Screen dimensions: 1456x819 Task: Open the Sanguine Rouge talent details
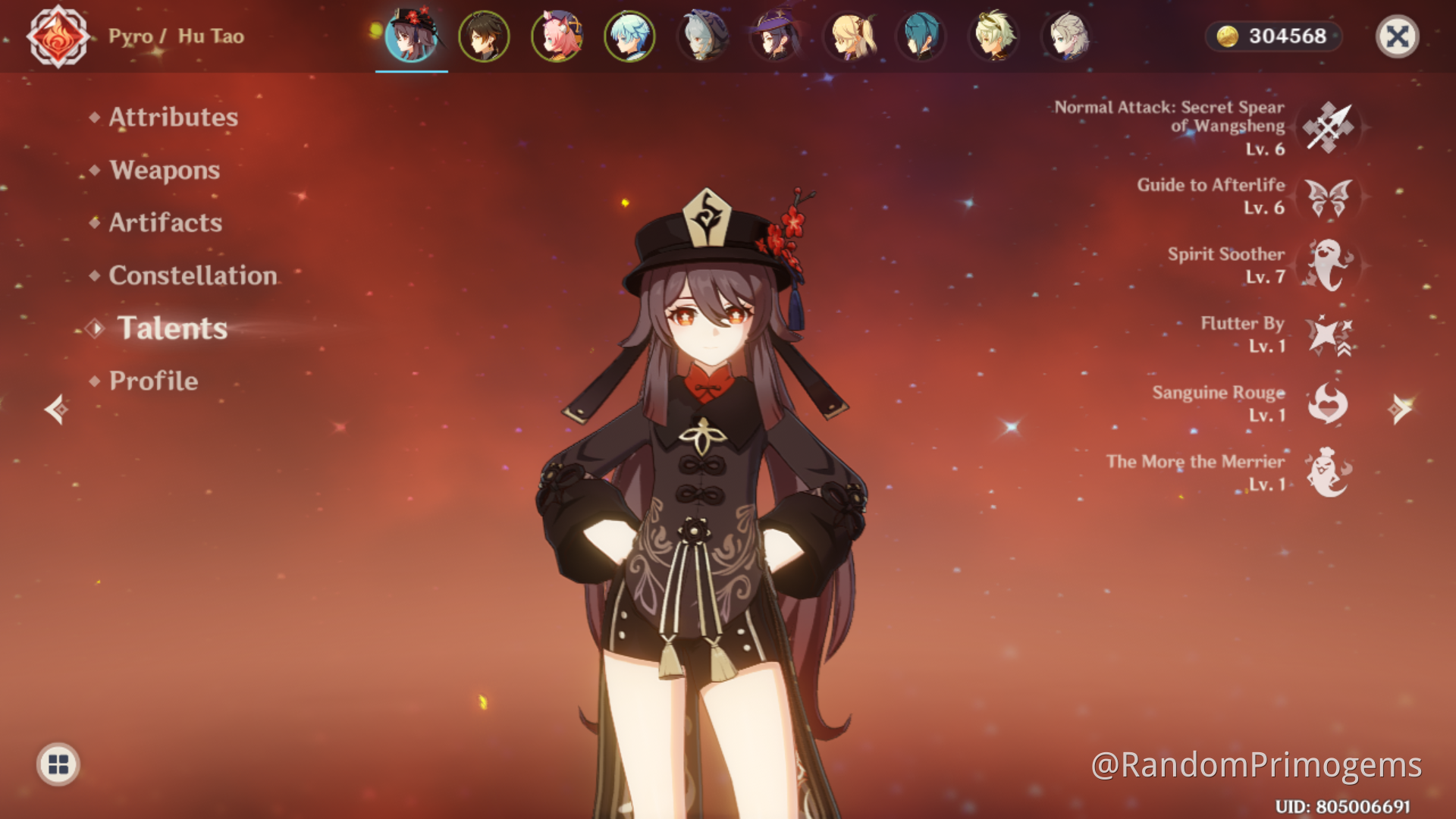[1329, 403]
